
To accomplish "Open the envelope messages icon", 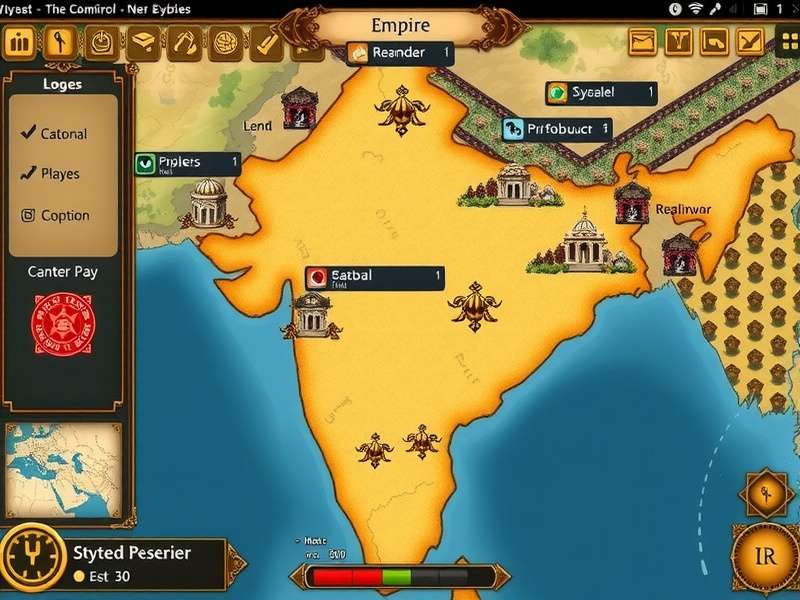I will (643, 41).
